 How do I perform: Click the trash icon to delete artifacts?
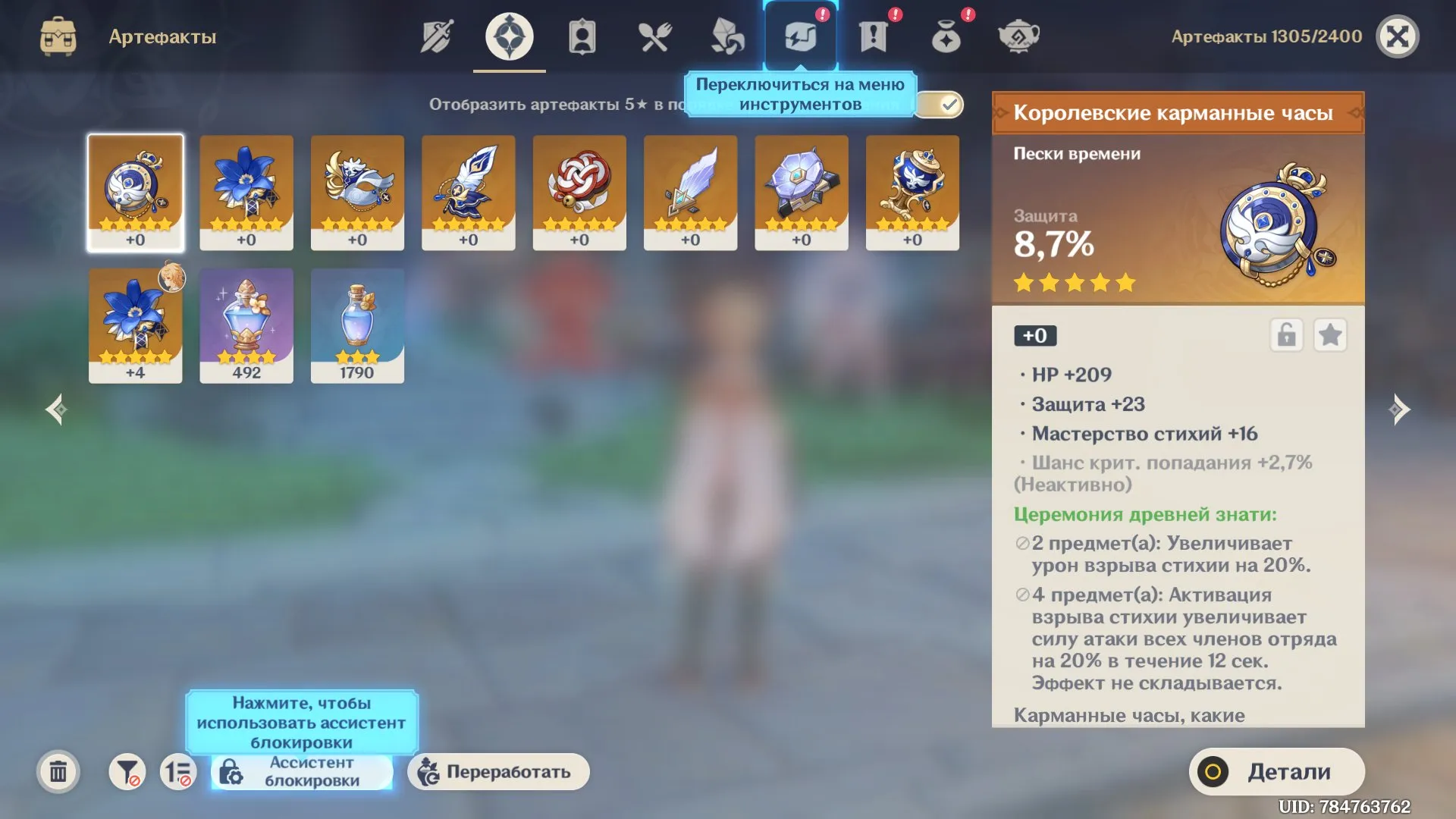(57, 771)
